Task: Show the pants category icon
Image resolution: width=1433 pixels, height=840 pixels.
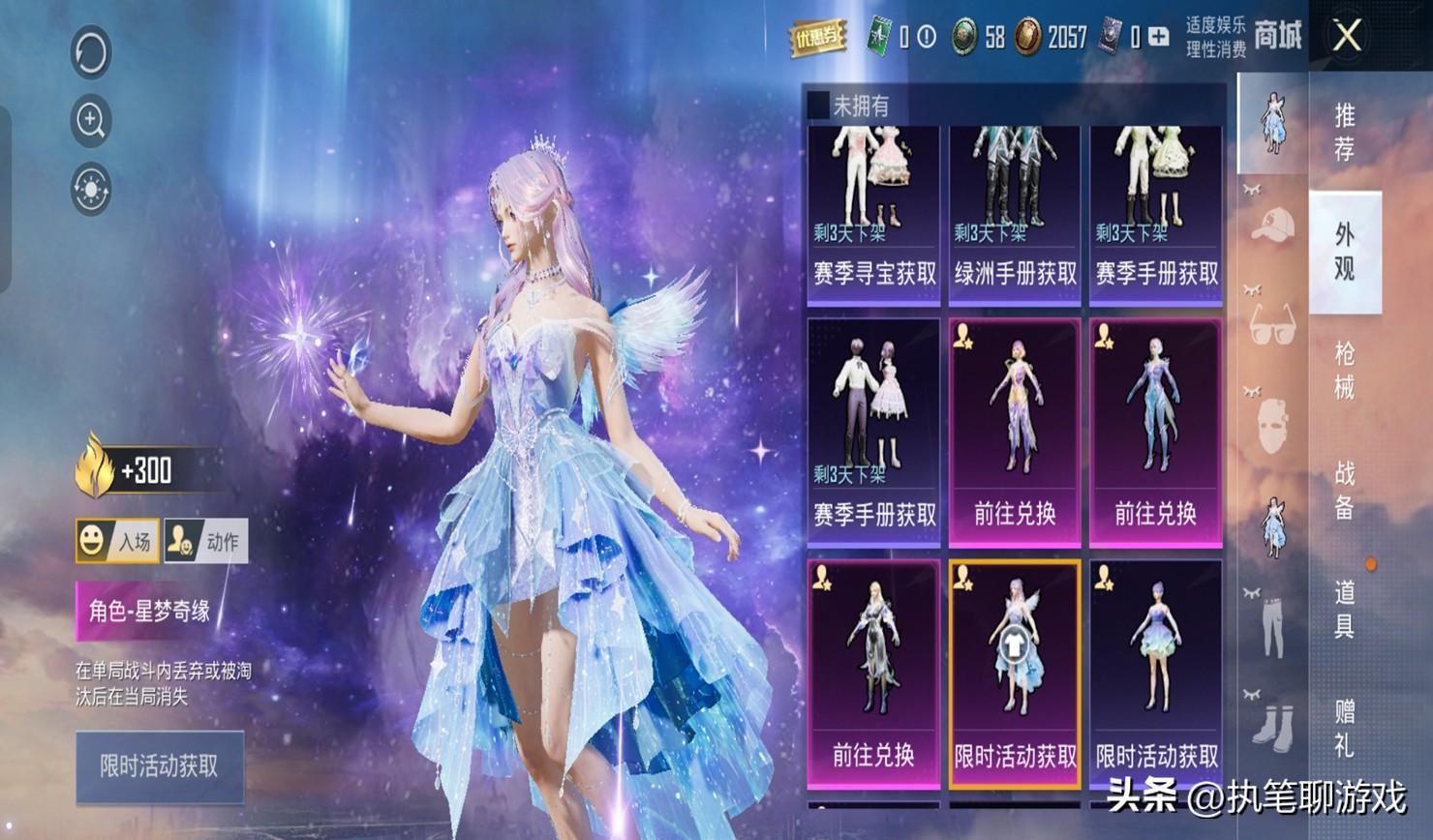Action: [x=1272, y=624]
